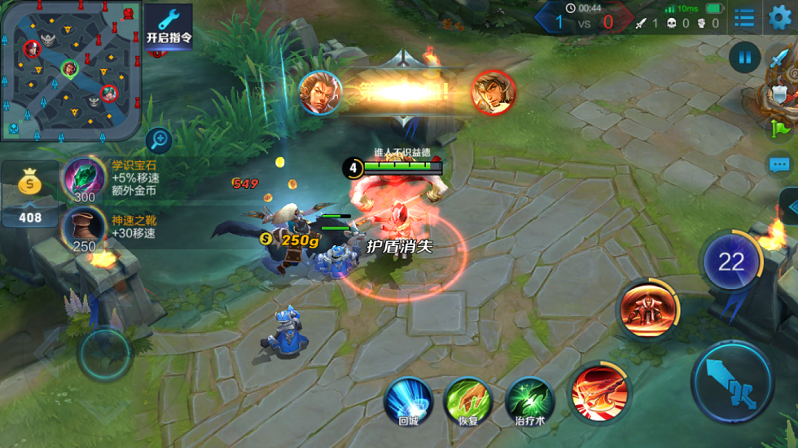Trigger the red armored warrior skill
The width and height of the screenshot is (798, 448).
click(x=648, y=308)
